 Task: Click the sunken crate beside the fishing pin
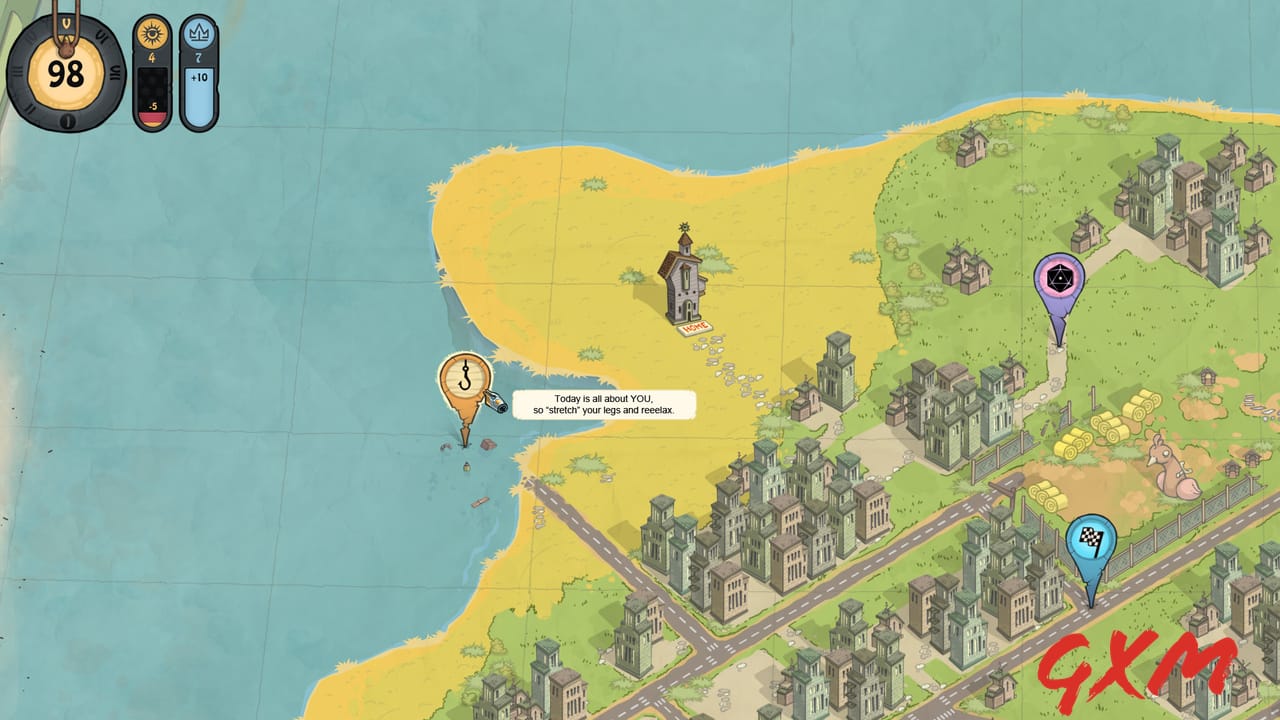click(x=487, y=445)
